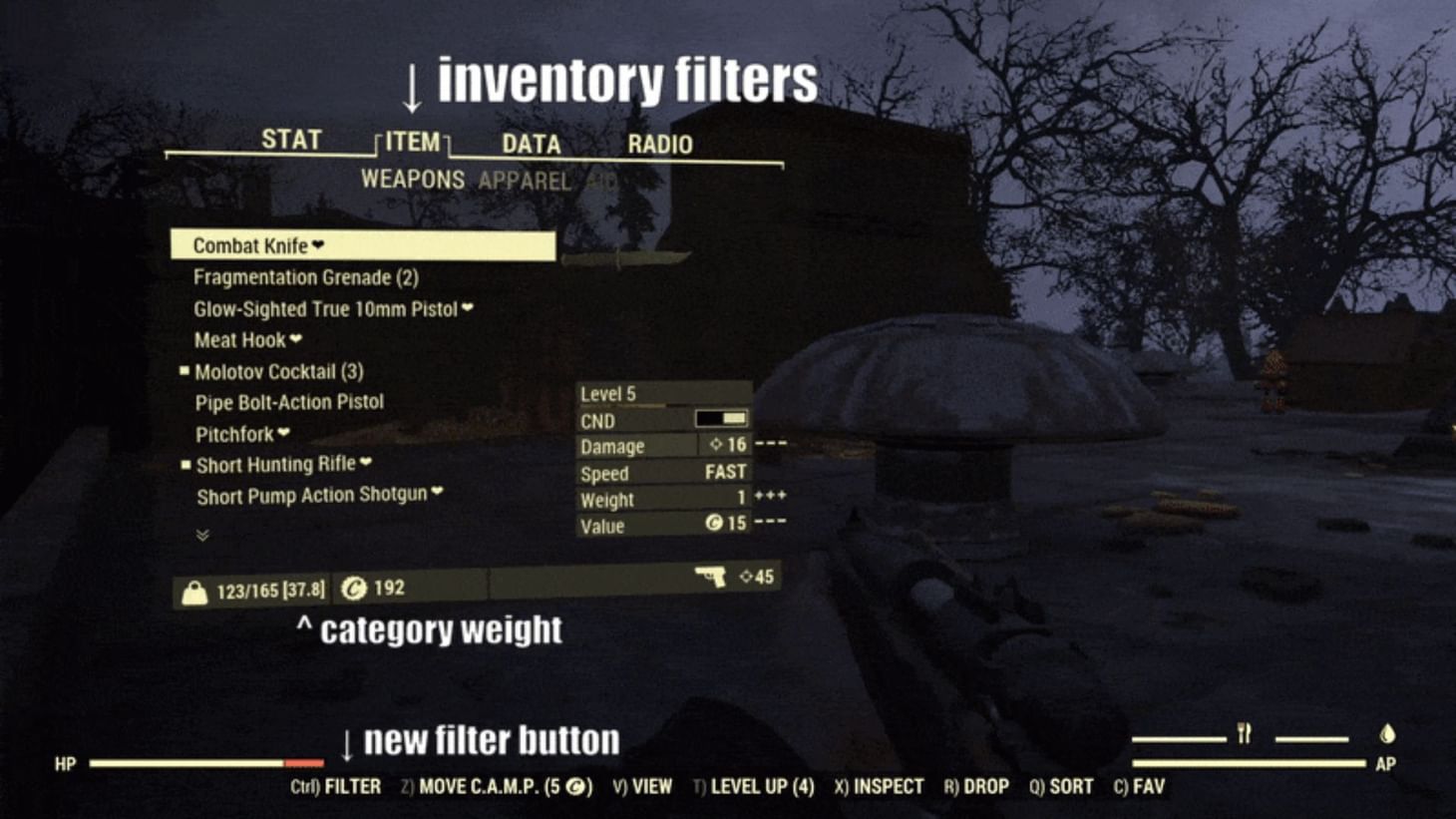The width and height of the screenshot is (1456, 819).
Task: Click the weight bag icon near 123/165
Action: [x=193, y=589]
